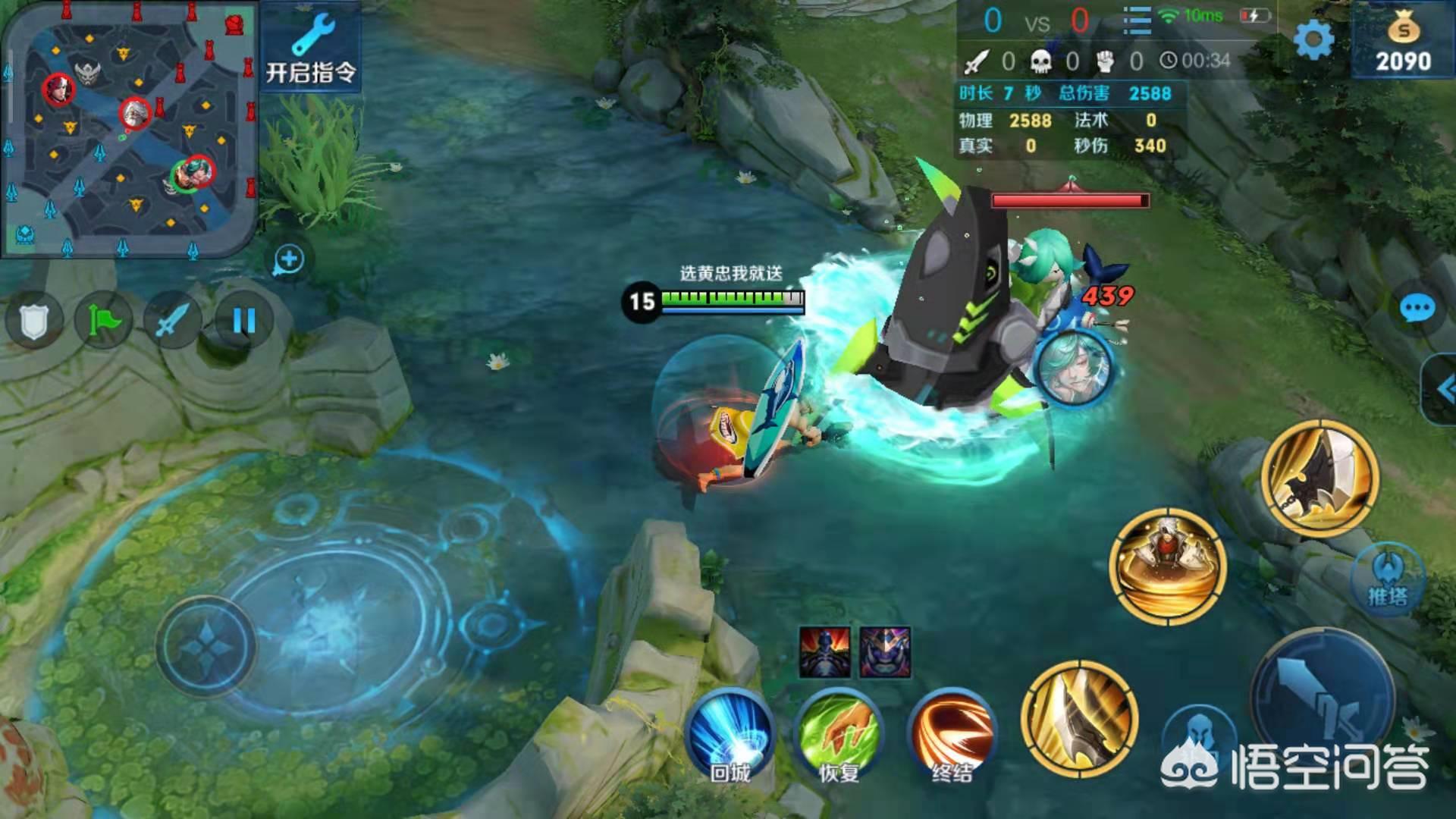The height and width of the screenshot is (819, 1456).
Task: Send the green flag gather signal
Action: [103, 322]
